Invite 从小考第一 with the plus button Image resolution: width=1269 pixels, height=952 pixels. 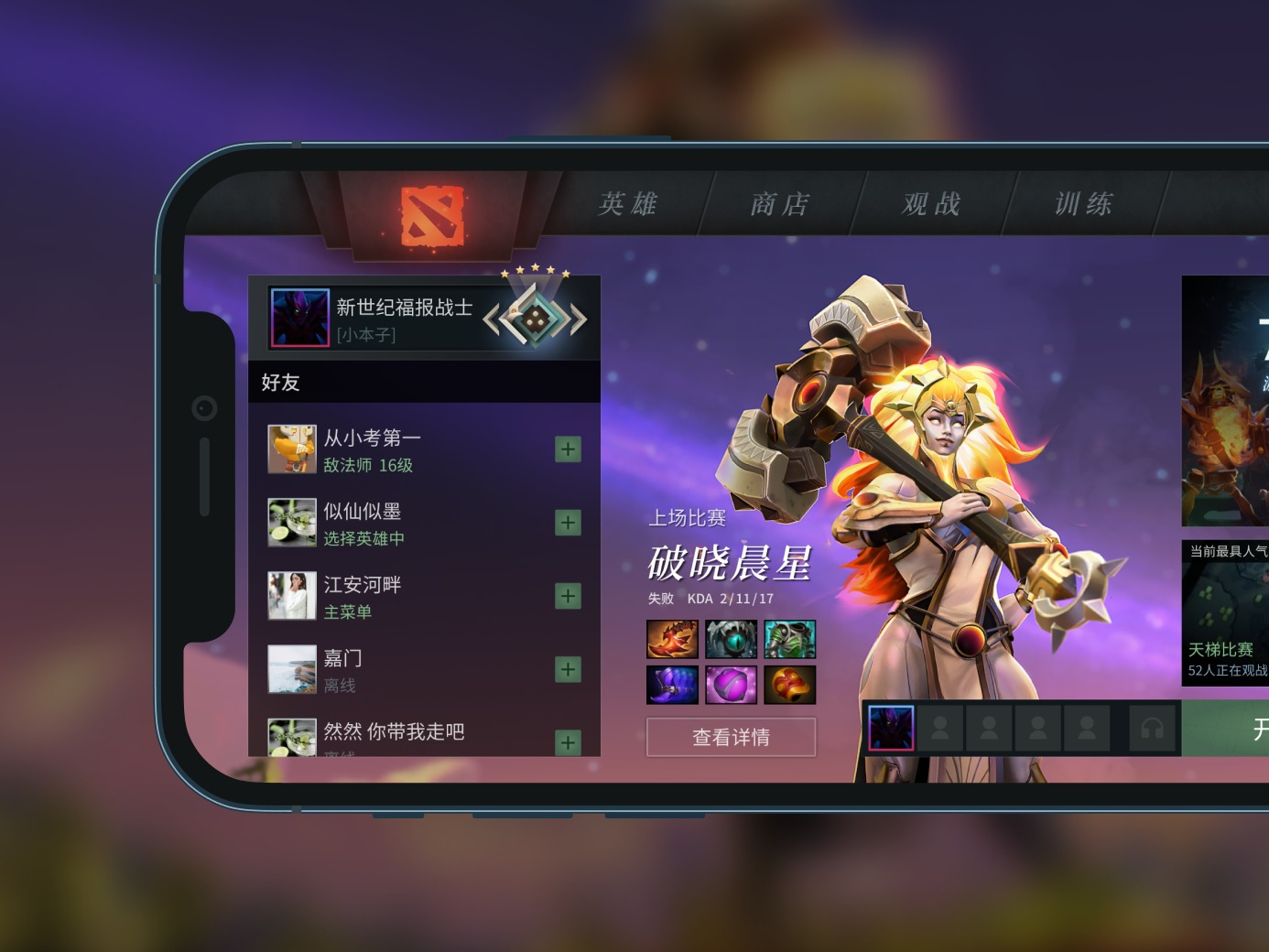[x=568, y=449]
